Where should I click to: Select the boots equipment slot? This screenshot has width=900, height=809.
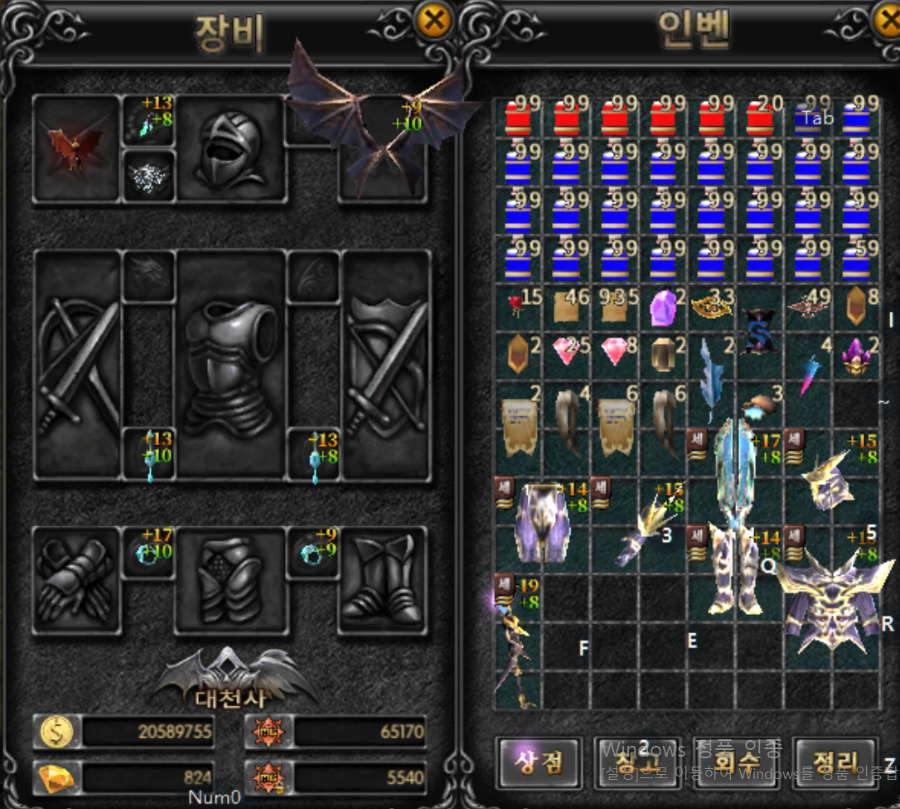click(383, 581)
